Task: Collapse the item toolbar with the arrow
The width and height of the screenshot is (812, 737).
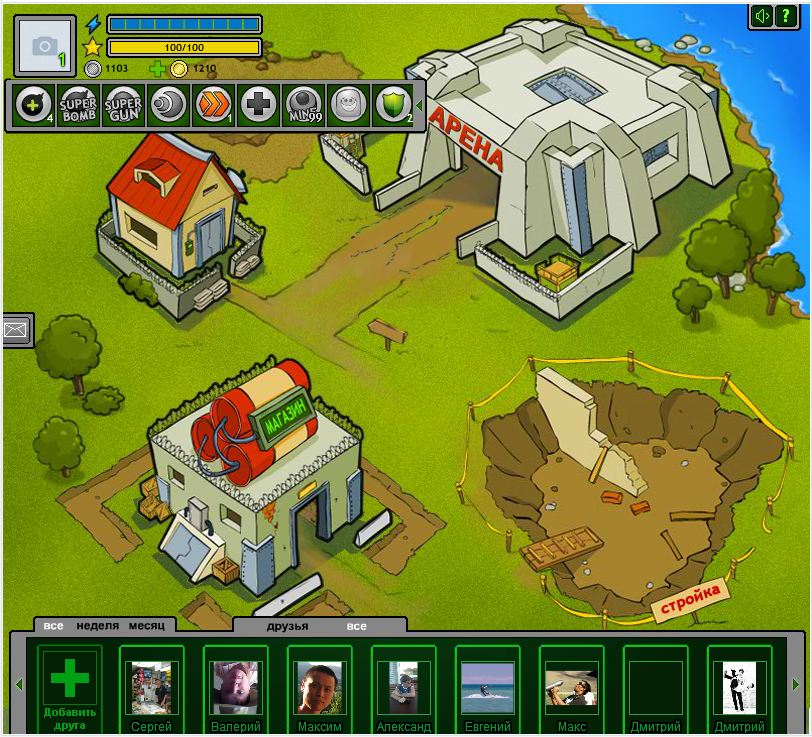Action: click(419, 104)
